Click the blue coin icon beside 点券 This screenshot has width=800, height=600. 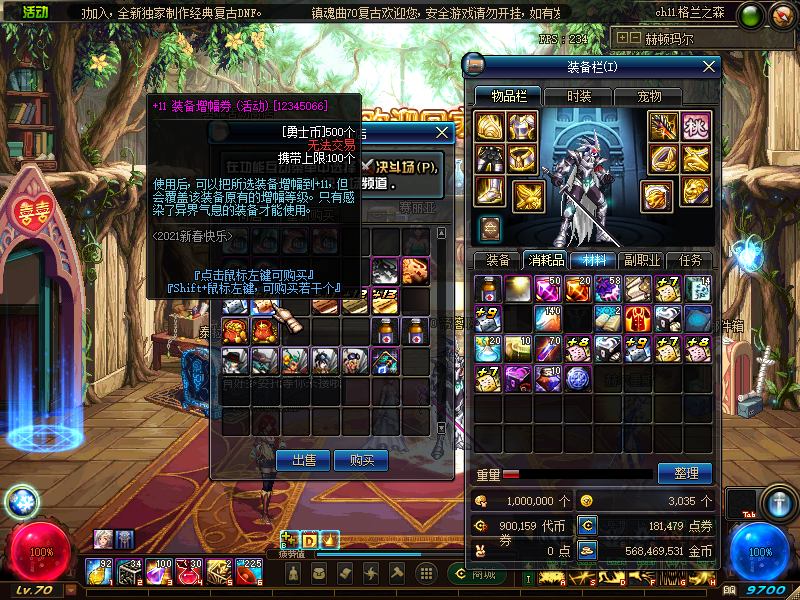[x=588, y=524]
